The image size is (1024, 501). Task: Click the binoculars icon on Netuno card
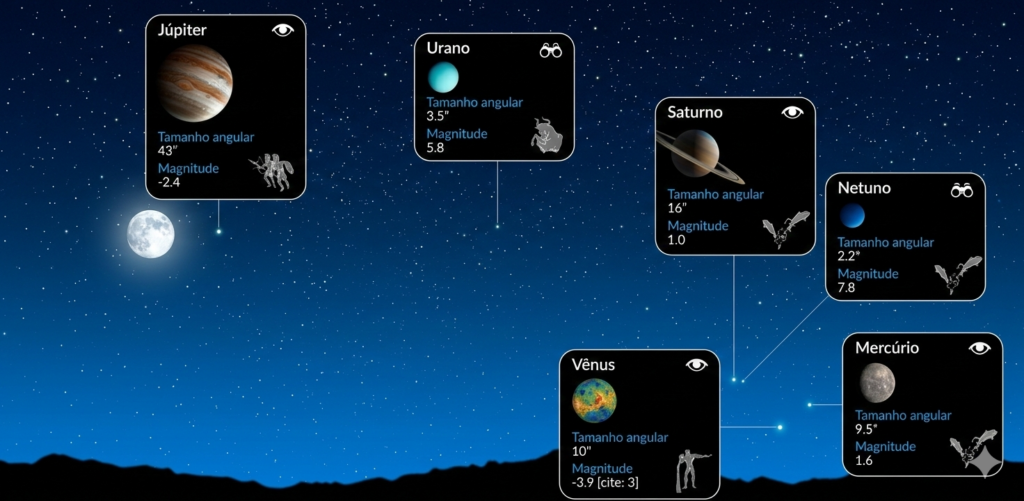point(962,189)
